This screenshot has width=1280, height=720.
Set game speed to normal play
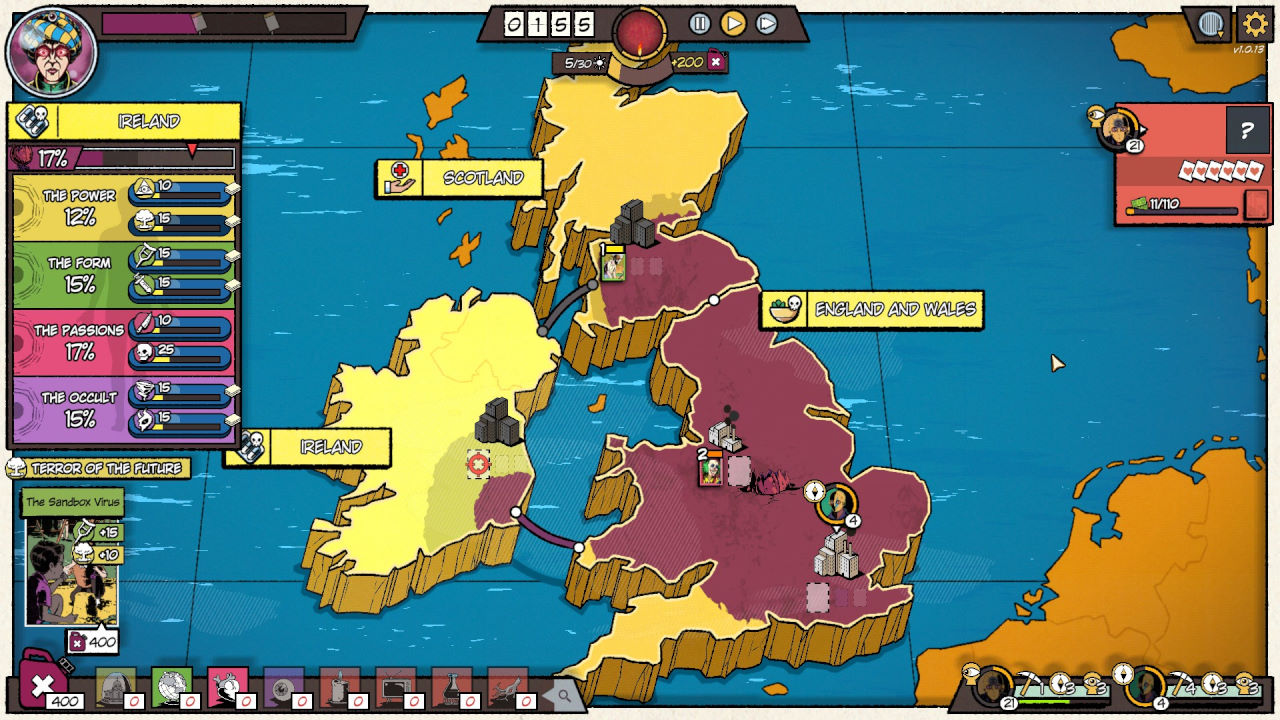click(733, 23)
